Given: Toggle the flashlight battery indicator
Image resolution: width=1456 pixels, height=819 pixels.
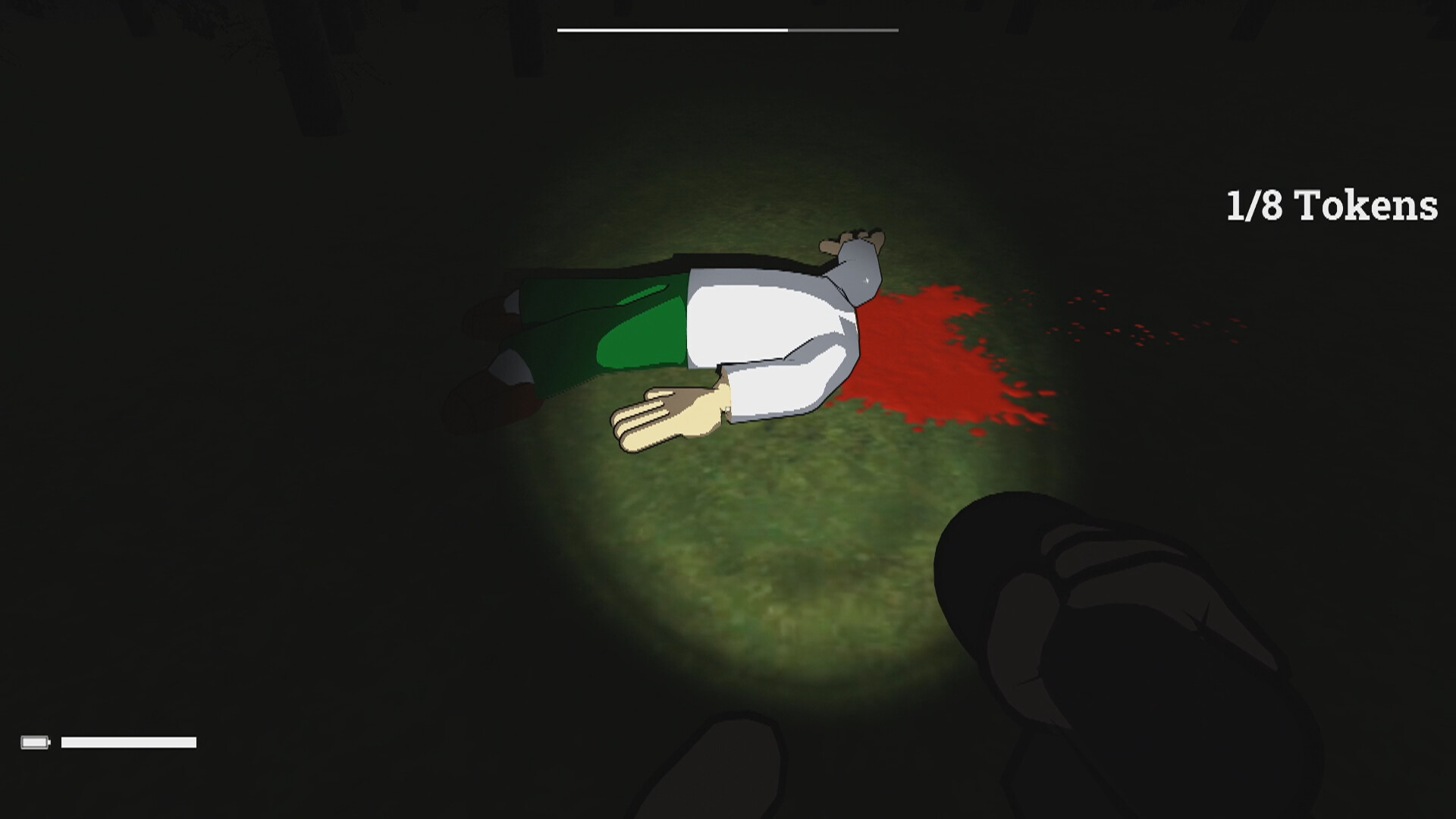Looking at the screenshot, I should coord(37,741).
